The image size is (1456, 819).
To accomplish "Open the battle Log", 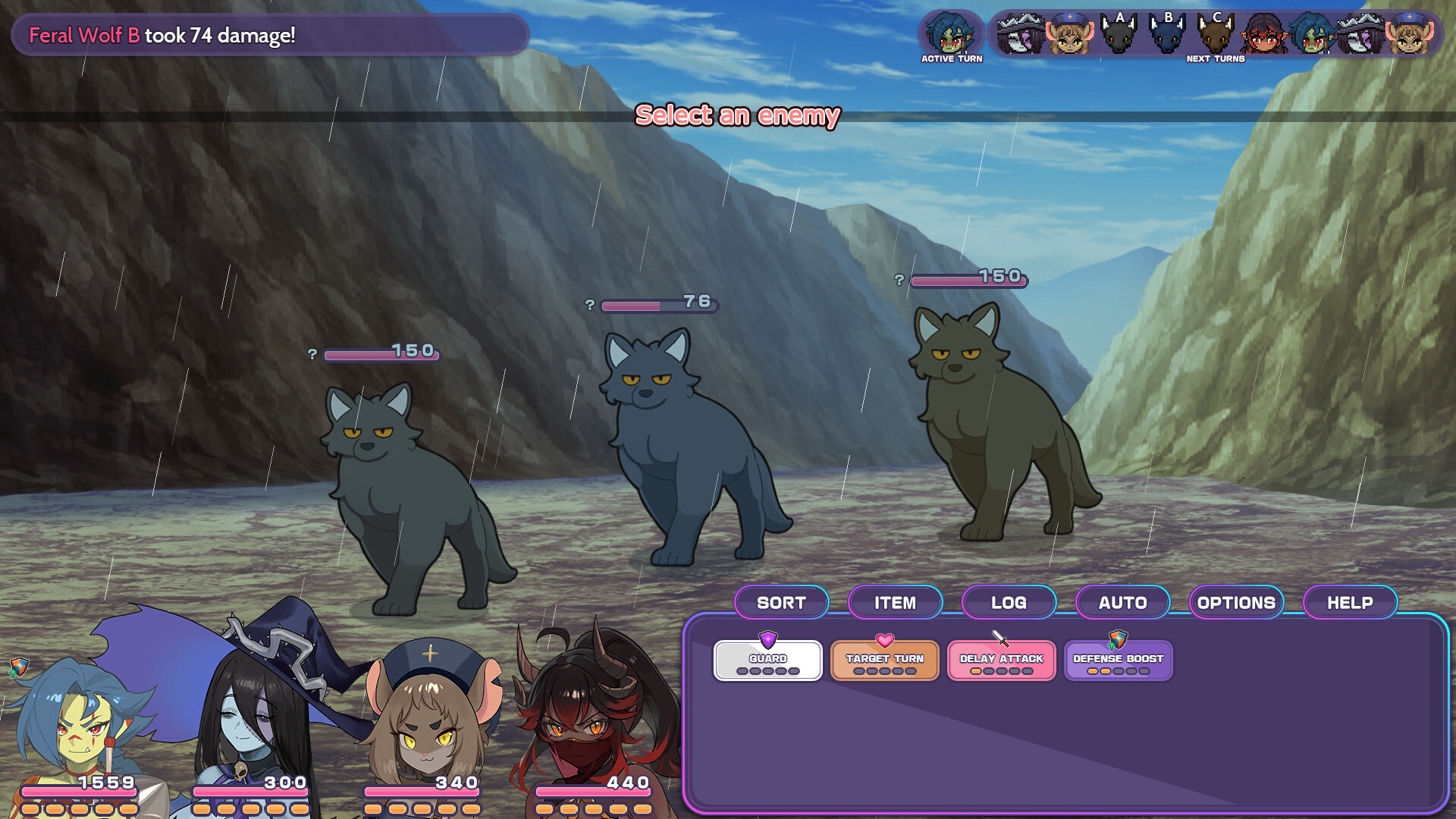I will tap(1009, 602).
